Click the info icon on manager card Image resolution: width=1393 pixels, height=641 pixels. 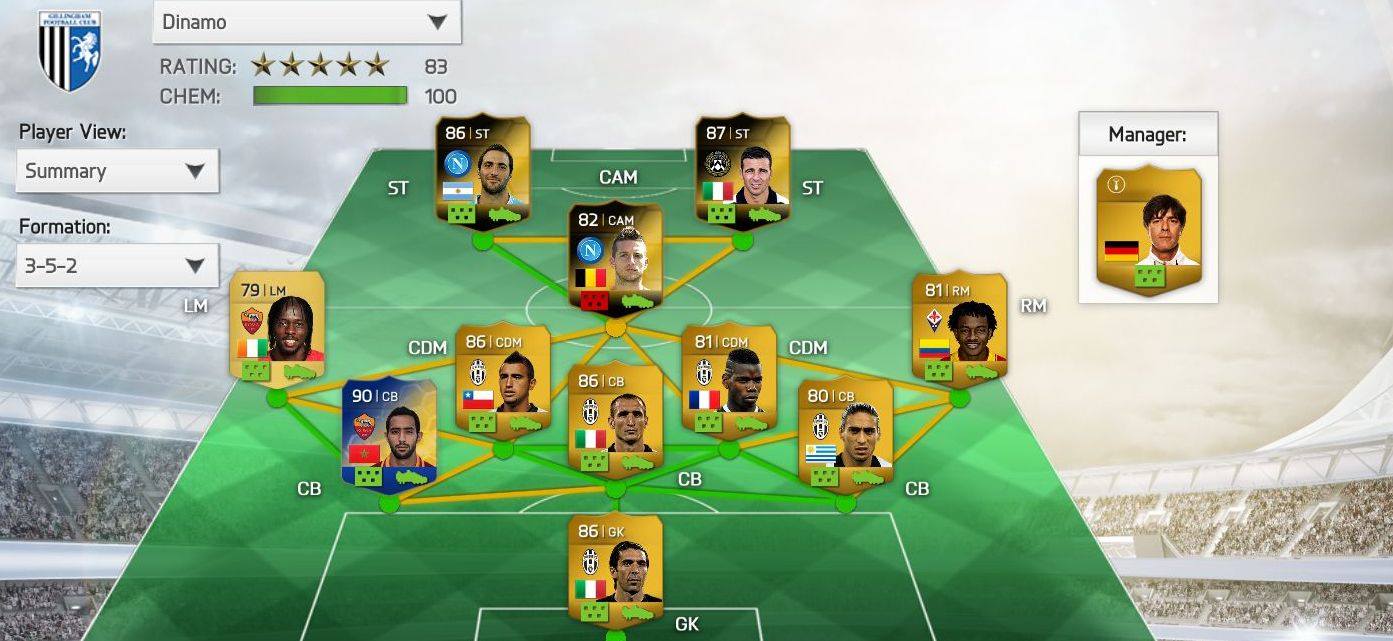pos(1117,184)
